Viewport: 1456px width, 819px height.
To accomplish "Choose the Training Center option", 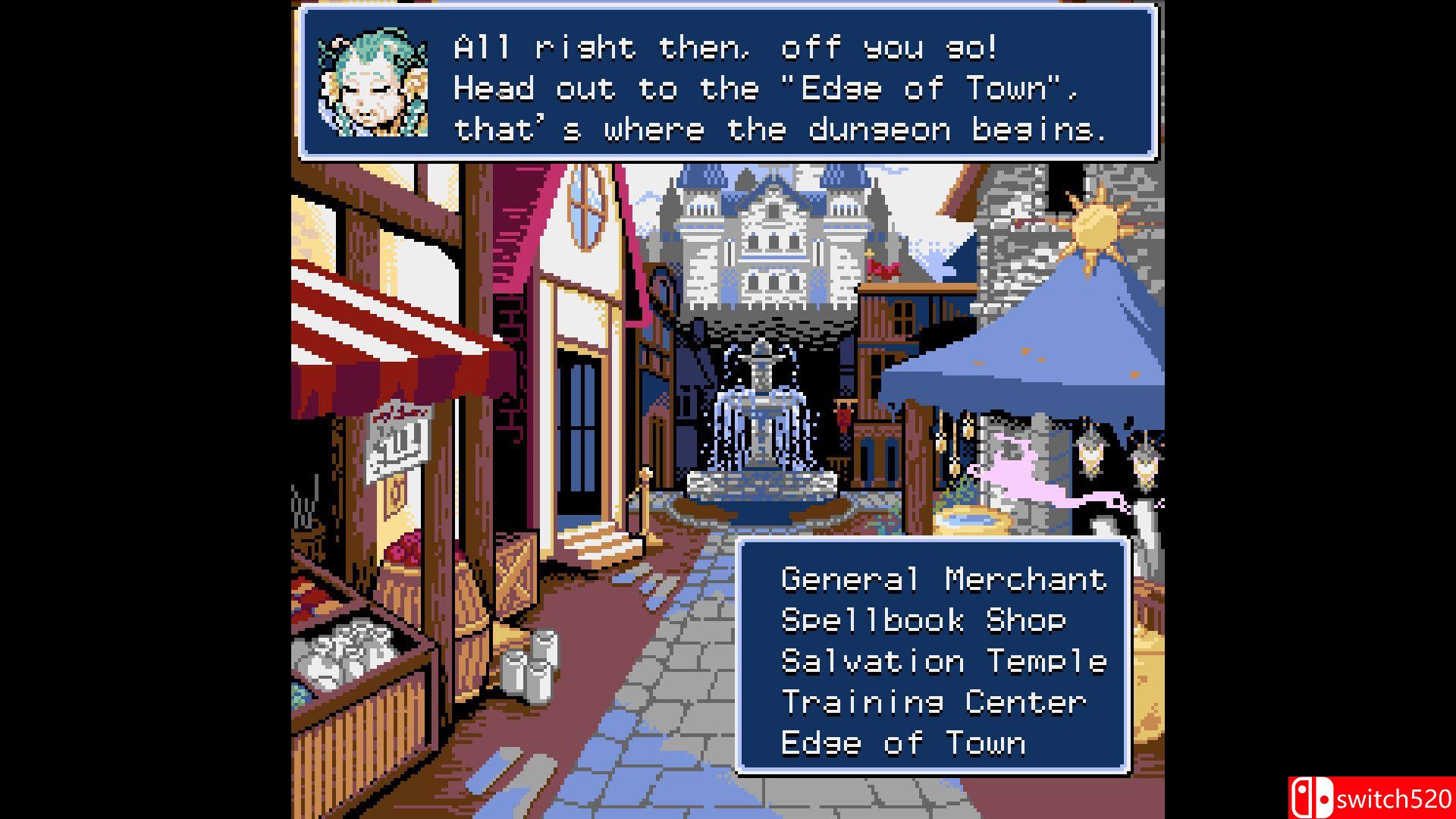I will 934,702.
